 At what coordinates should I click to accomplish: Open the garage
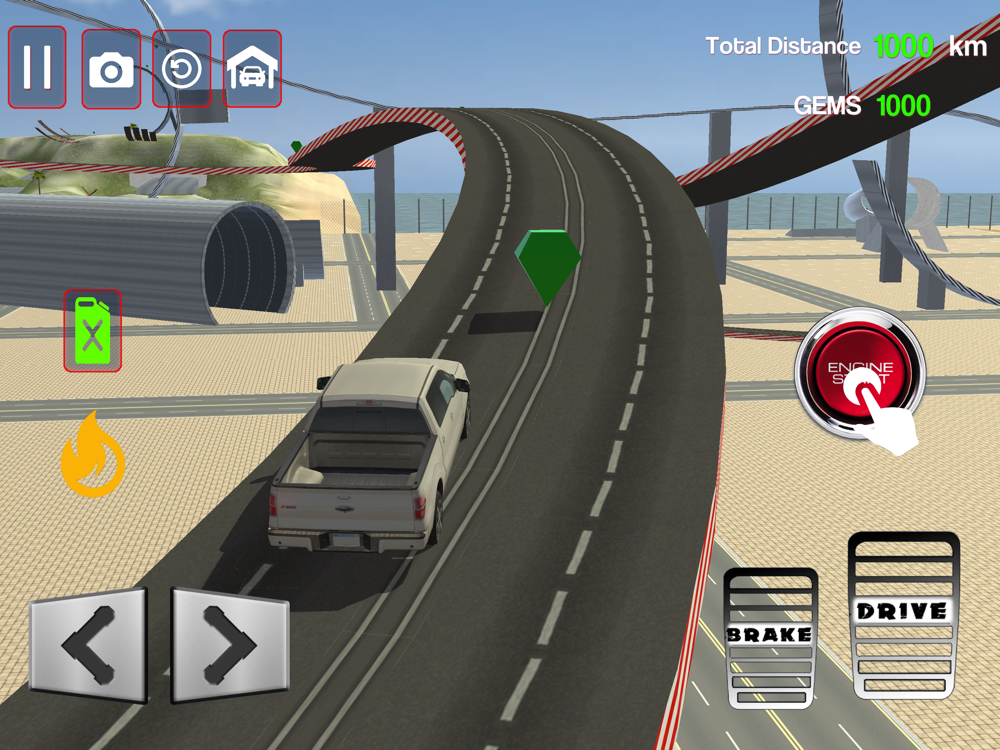(252, 69)
